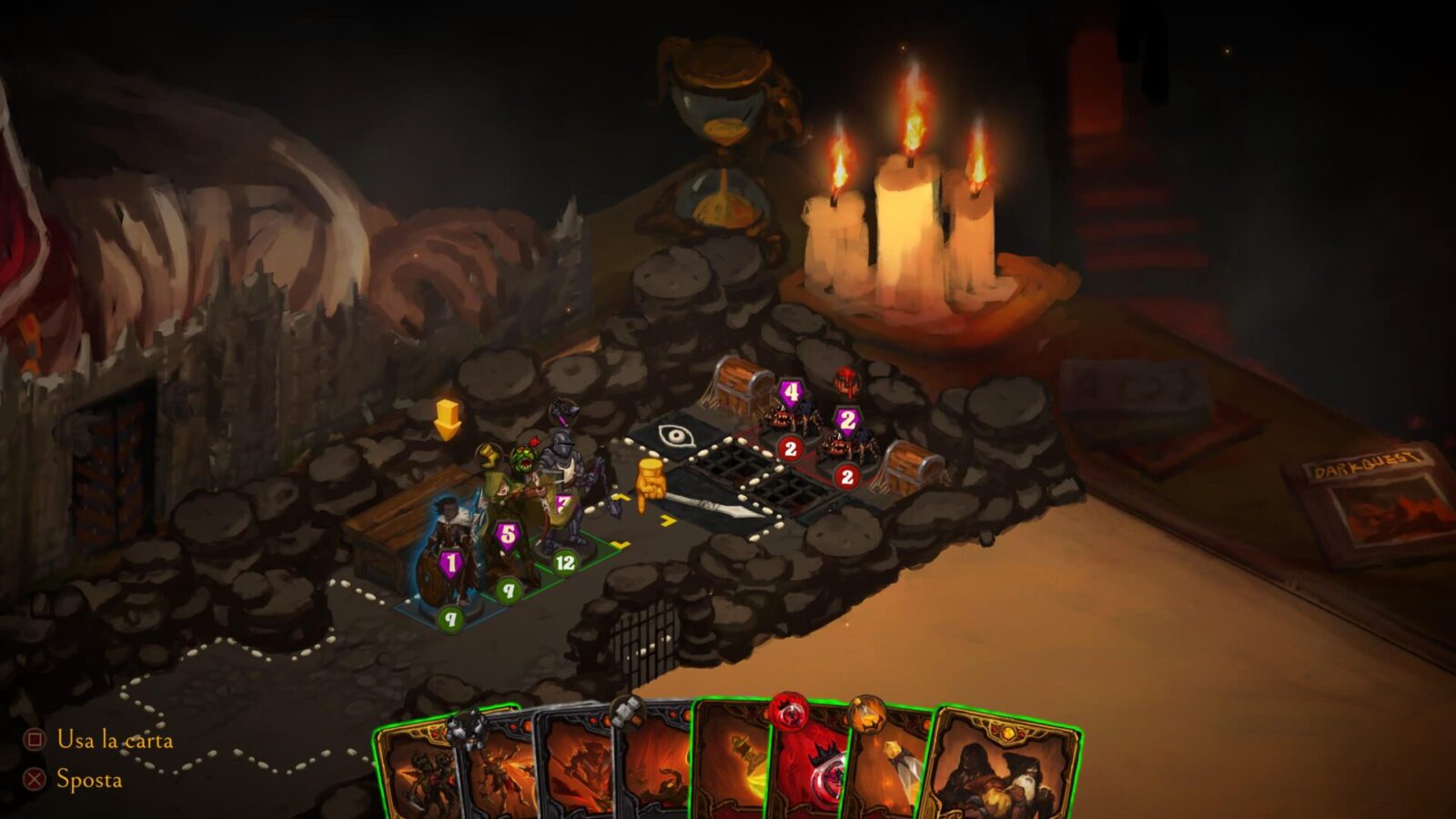Screen dimensions: 1456x819
Task: Choose the yellow crystal card
Action: pyautogui.click(x=887, y=773)
